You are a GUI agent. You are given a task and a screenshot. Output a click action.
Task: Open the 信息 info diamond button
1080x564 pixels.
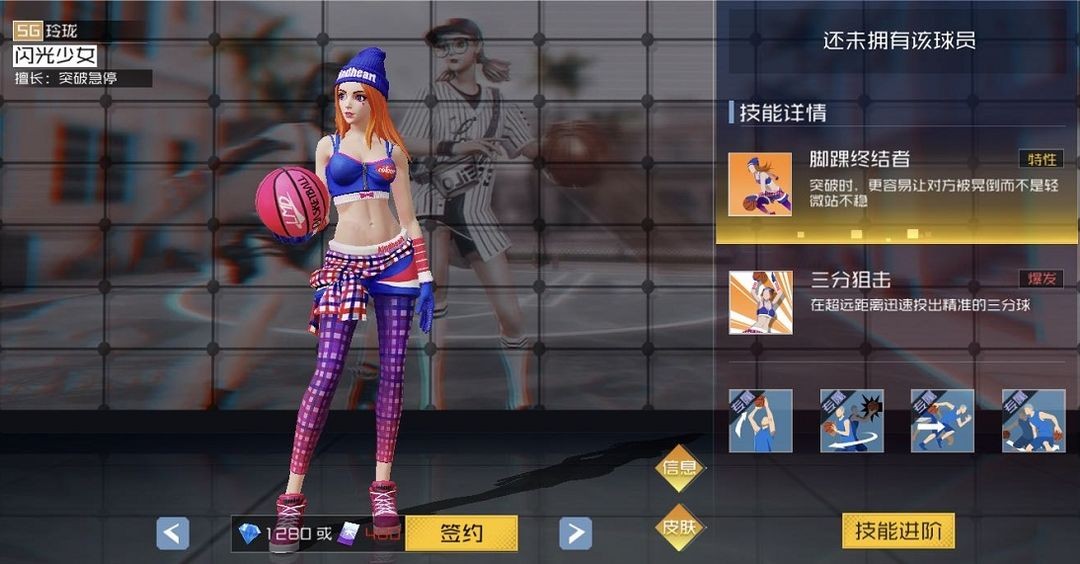680,469
